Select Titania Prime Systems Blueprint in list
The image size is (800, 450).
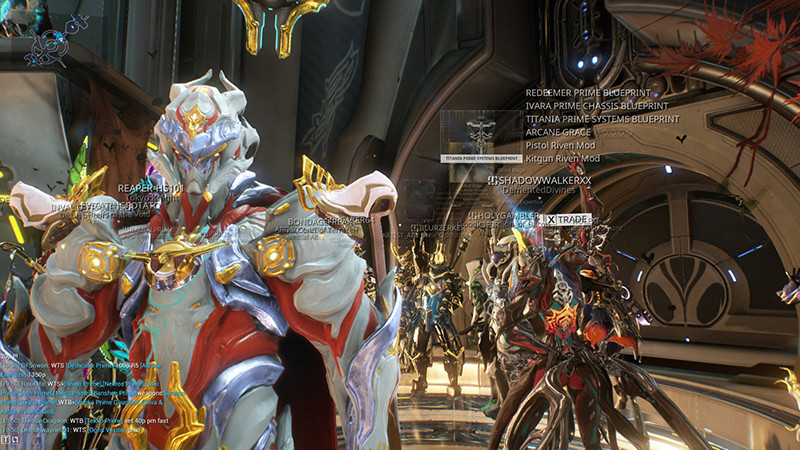coord(602,119)
